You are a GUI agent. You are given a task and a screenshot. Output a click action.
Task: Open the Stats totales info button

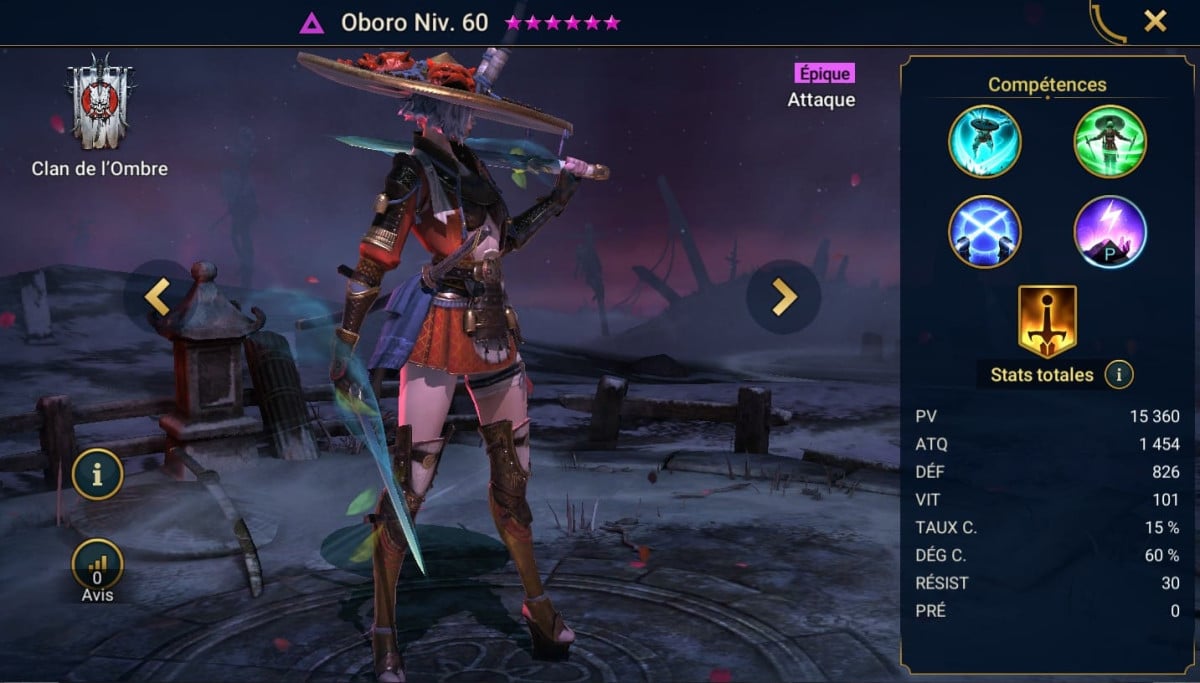1118,375
